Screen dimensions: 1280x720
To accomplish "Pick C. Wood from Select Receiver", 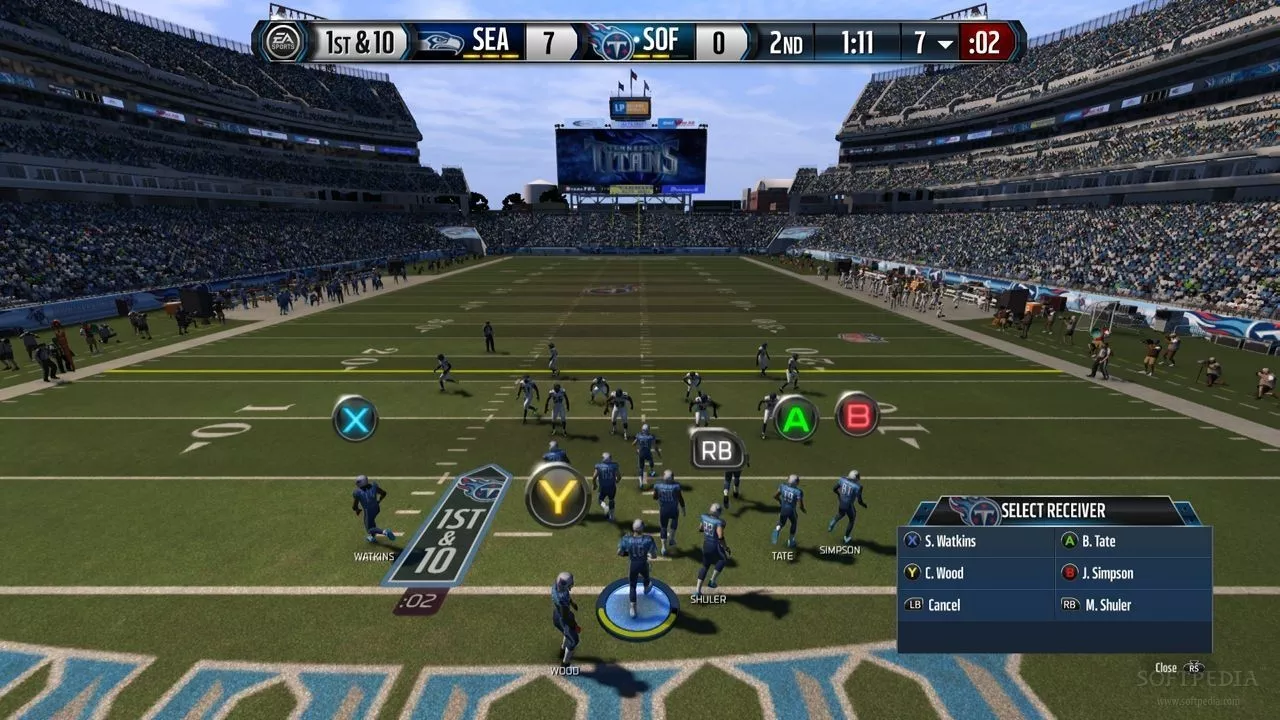I will coord(944,574).
